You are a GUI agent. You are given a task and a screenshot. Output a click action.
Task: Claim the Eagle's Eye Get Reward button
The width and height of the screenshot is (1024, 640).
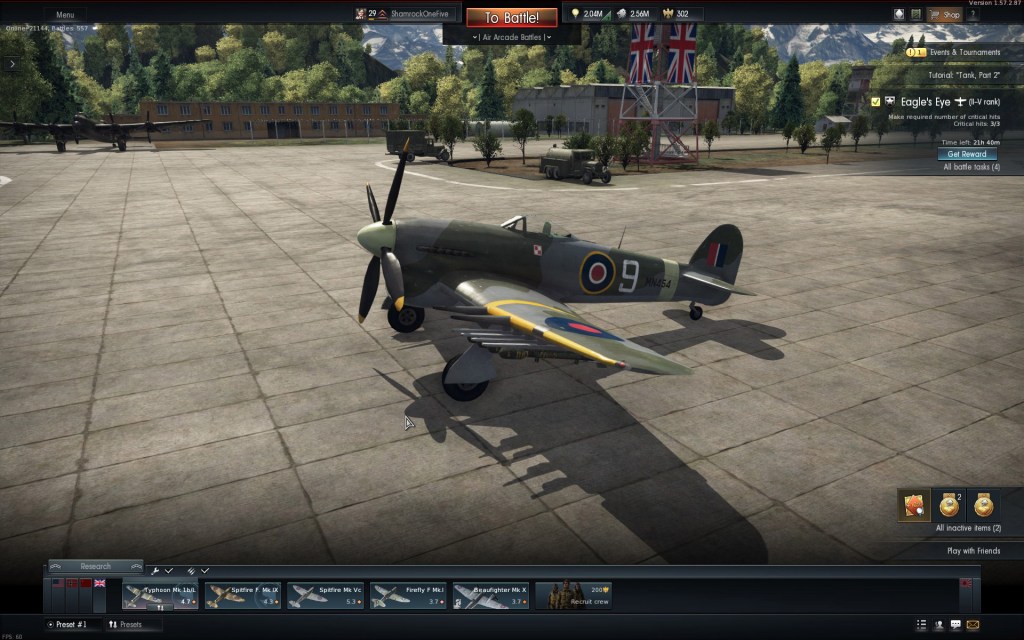pos(967,154)
